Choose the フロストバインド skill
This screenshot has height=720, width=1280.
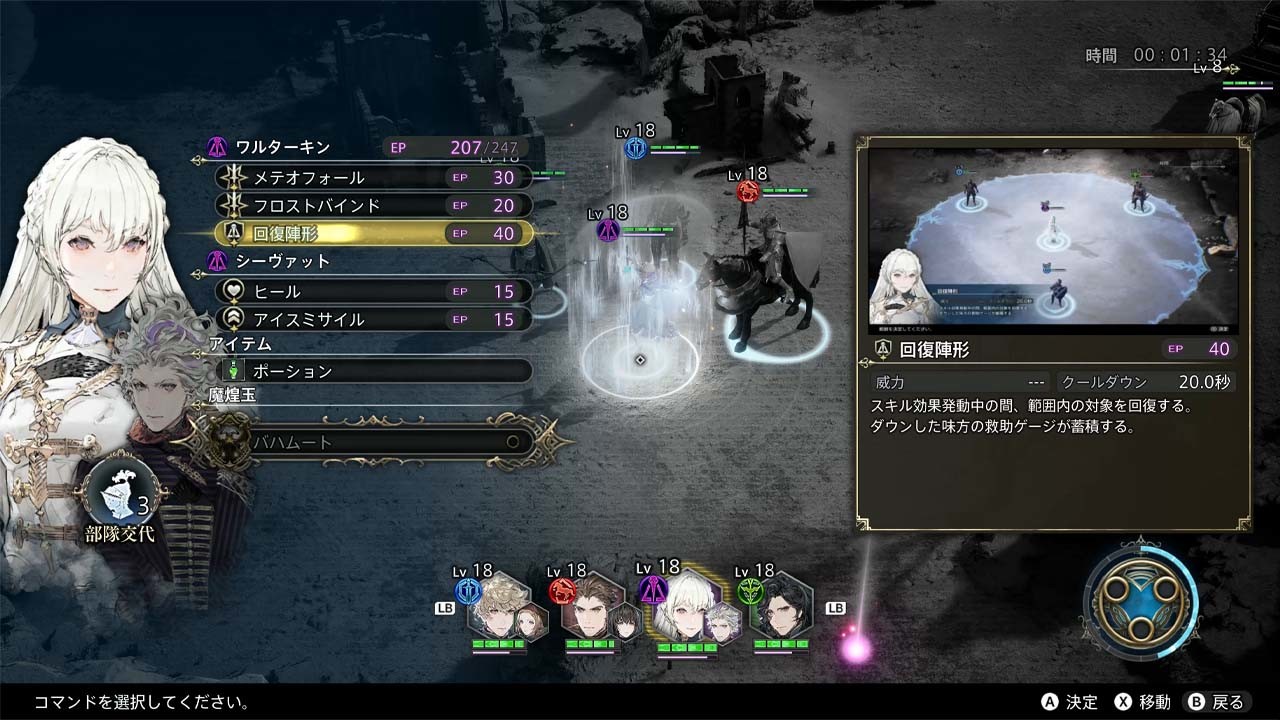374,205
